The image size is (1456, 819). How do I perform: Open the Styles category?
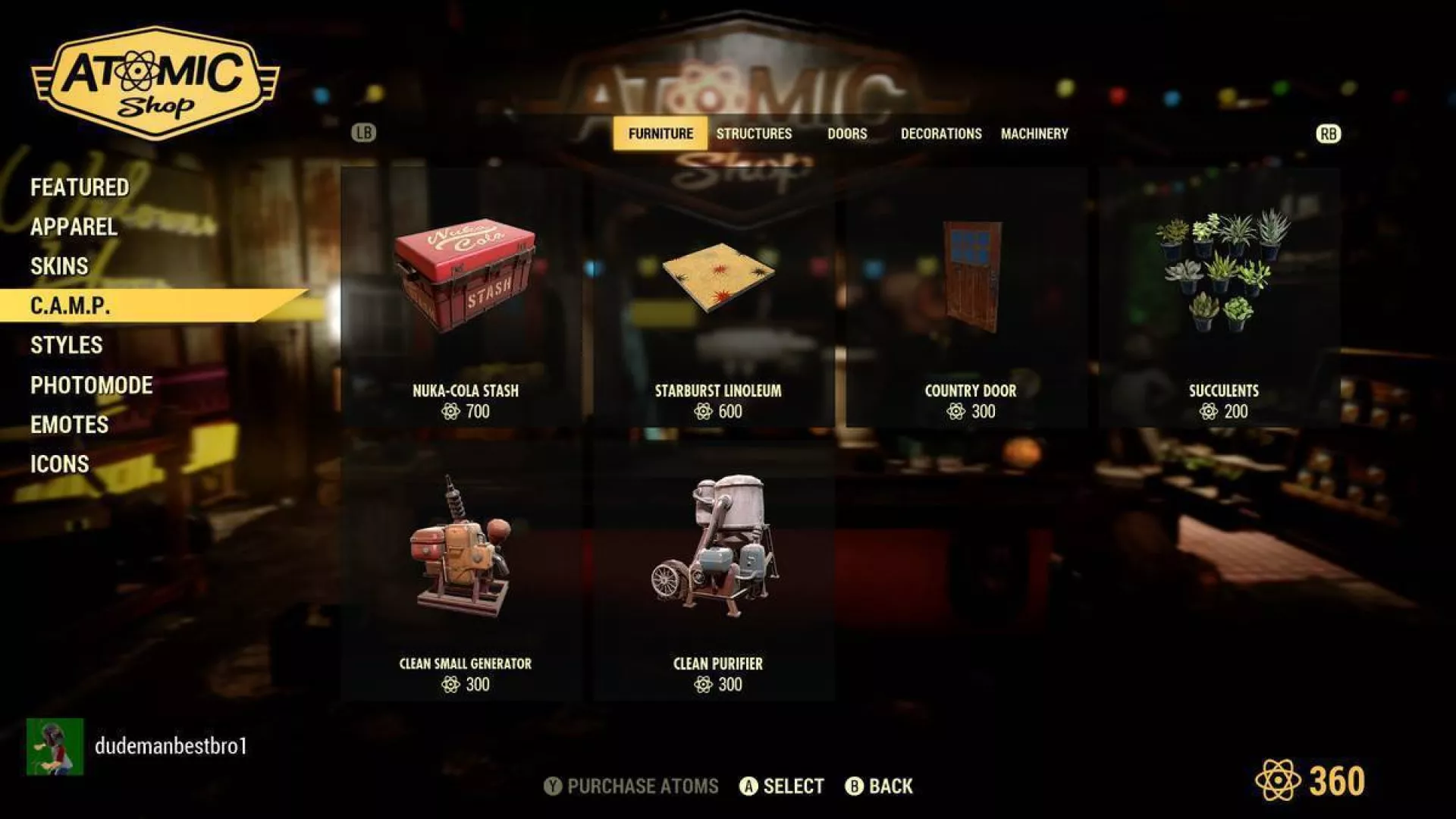click(66, 345)
